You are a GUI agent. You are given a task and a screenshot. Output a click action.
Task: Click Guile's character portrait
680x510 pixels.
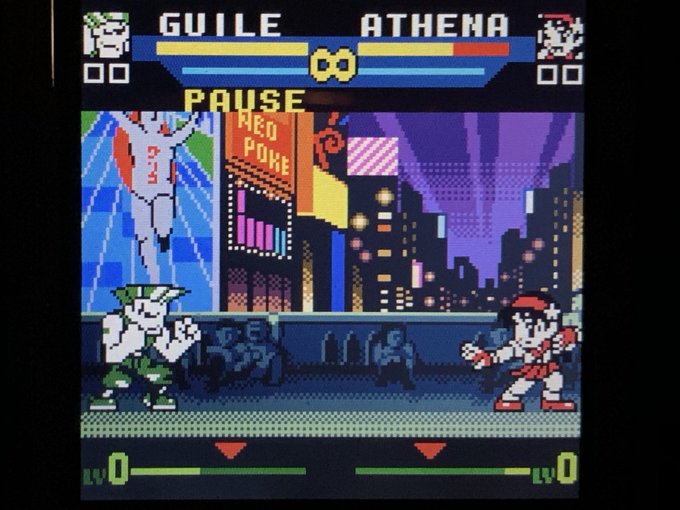click(107, 35)
